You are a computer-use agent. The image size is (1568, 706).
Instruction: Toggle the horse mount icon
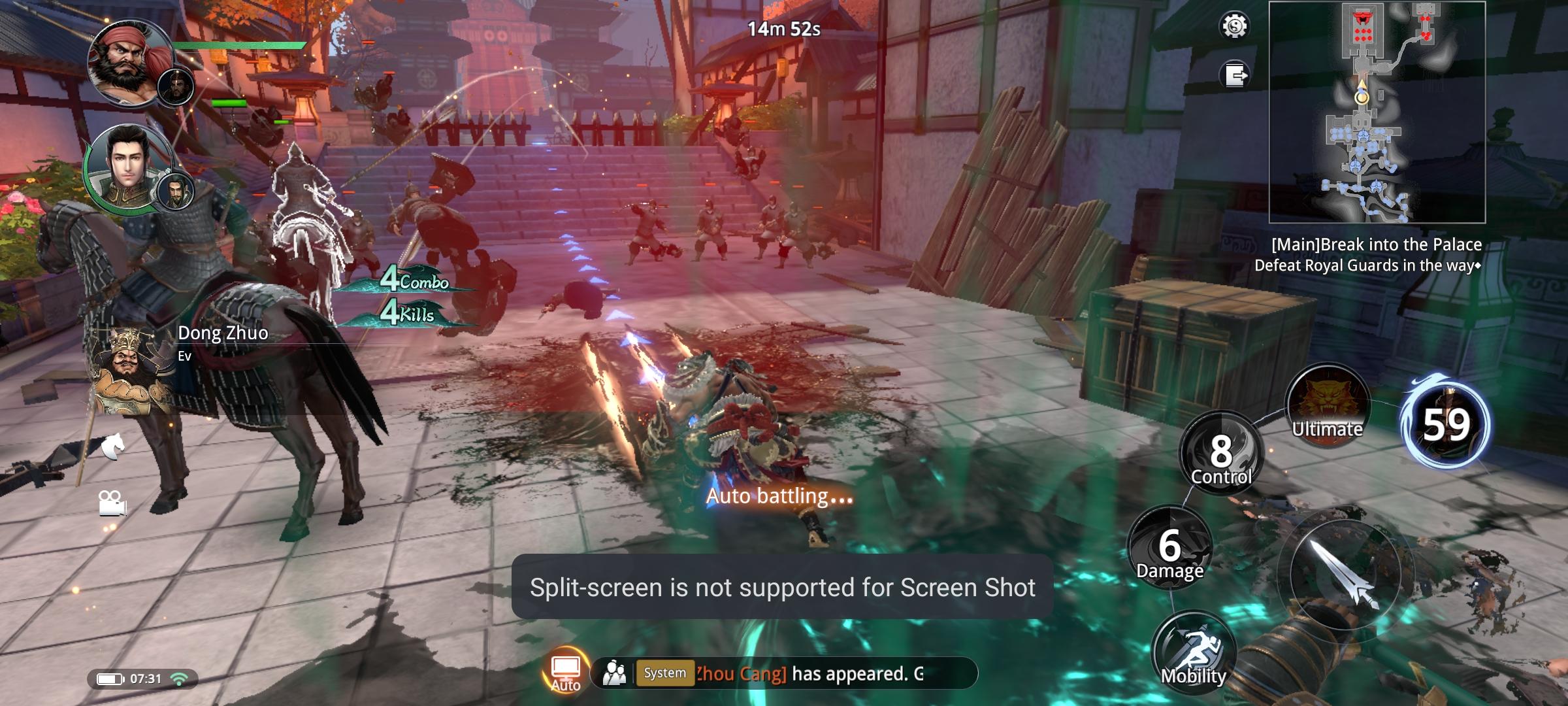pyautogui.click(x=112, y=446)
